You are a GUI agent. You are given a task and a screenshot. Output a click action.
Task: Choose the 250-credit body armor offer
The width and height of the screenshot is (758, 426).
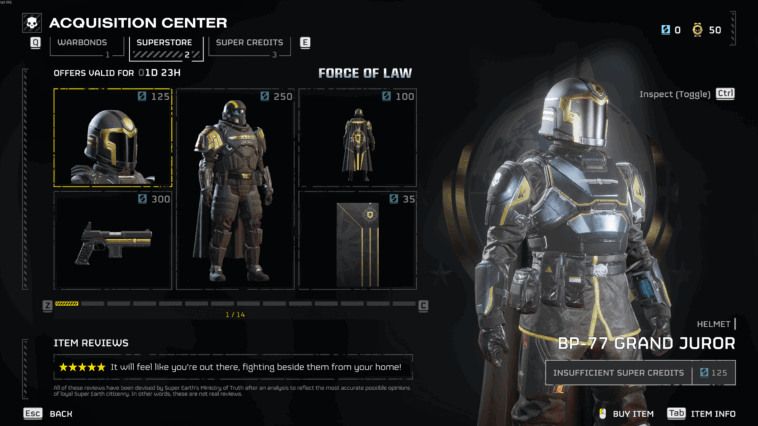pyautogui.click(x=235, y=189)
